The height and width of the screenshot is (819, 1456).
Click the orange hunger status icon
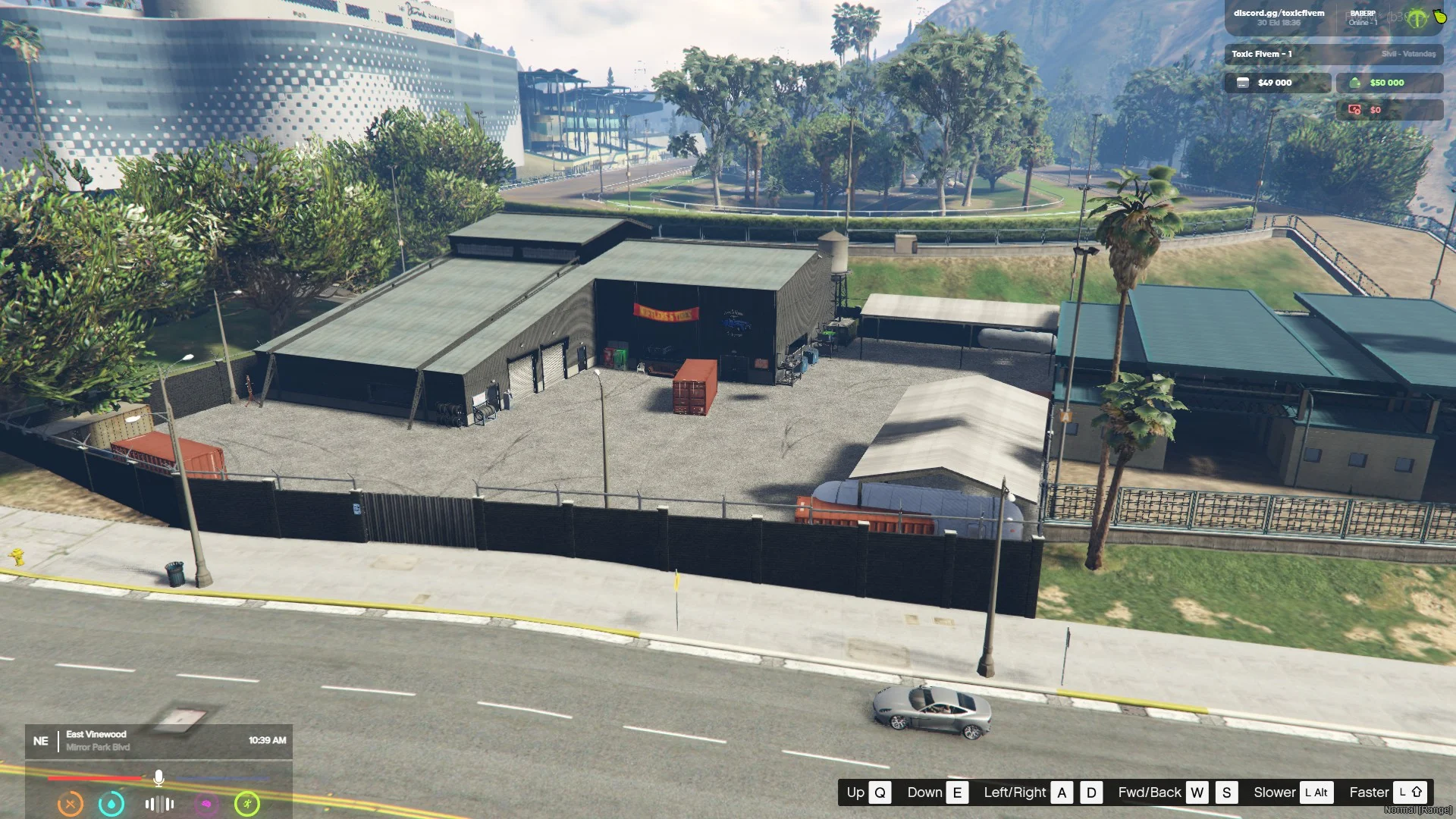point(71,804)
